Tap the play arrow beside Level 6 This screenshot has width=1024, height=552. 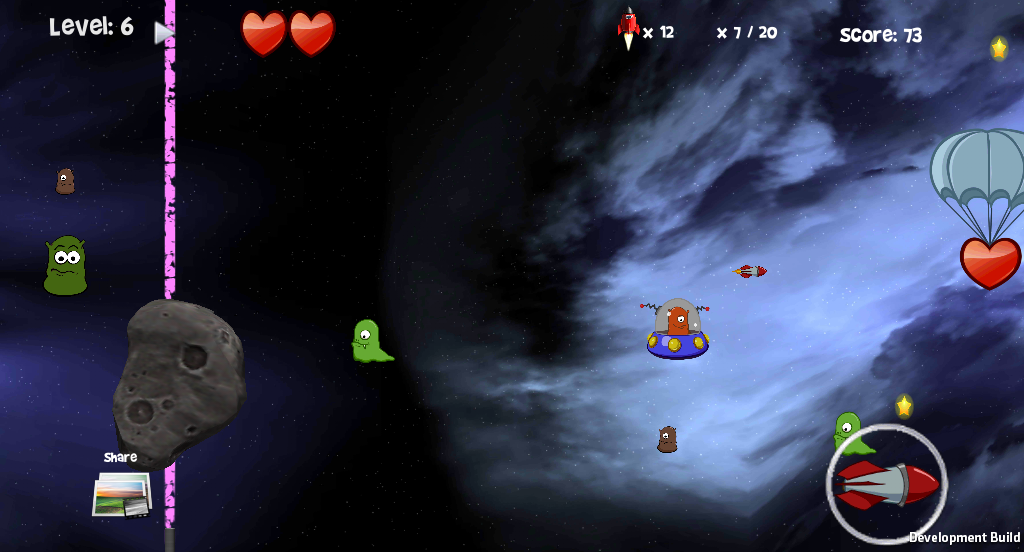[x=163, y=33]
